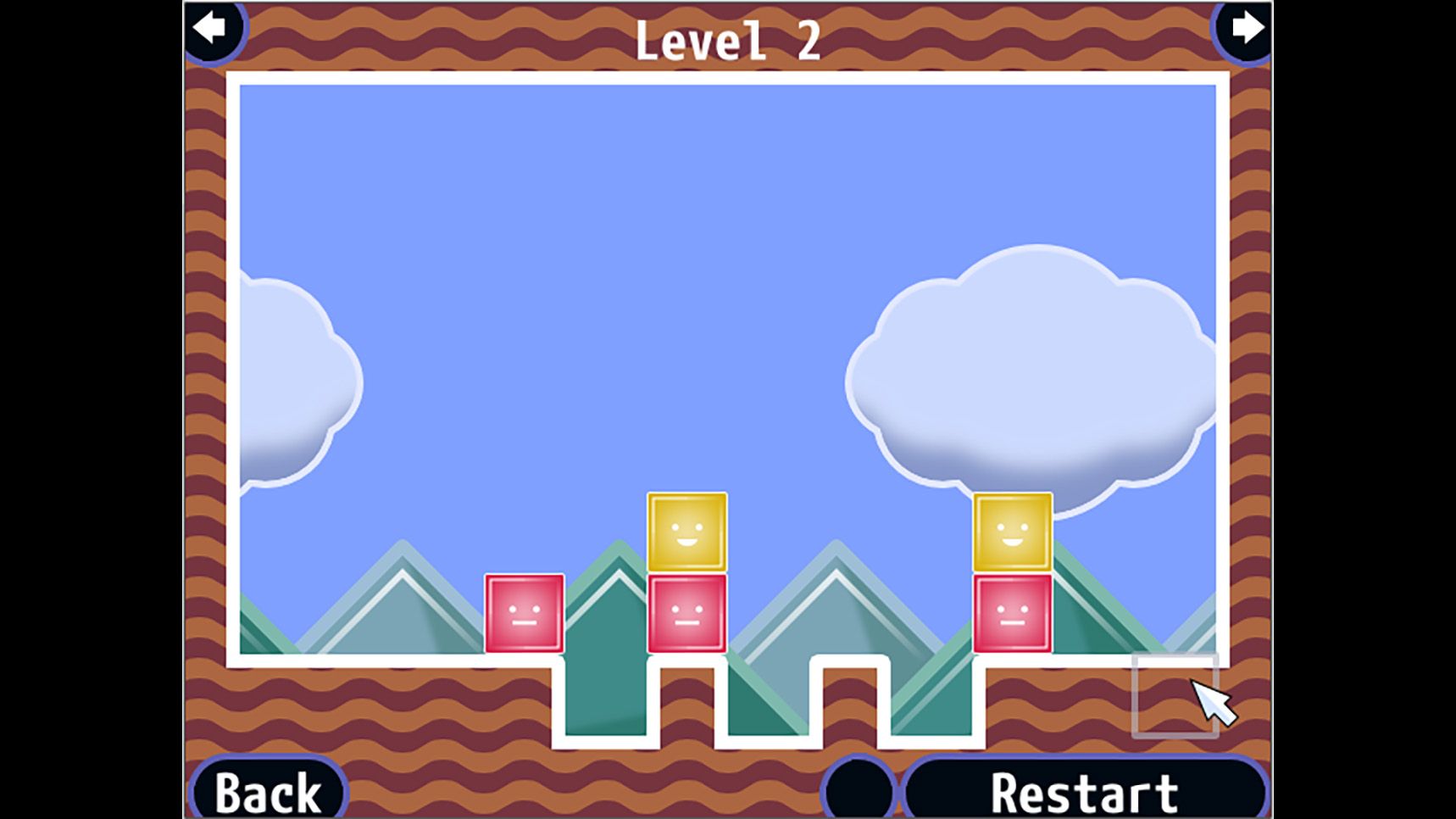Restart the current level

1084,792
